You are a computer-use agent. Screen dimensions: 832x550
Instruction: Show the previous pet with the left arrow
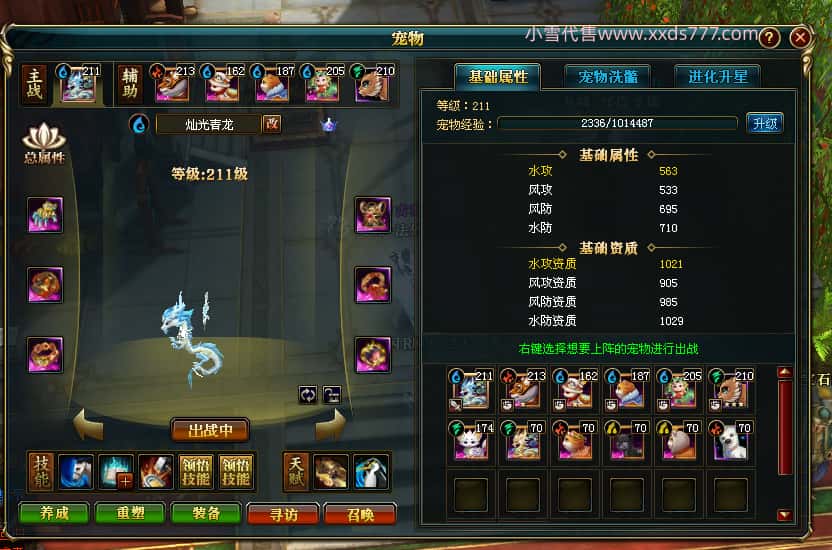click(87, 427)
